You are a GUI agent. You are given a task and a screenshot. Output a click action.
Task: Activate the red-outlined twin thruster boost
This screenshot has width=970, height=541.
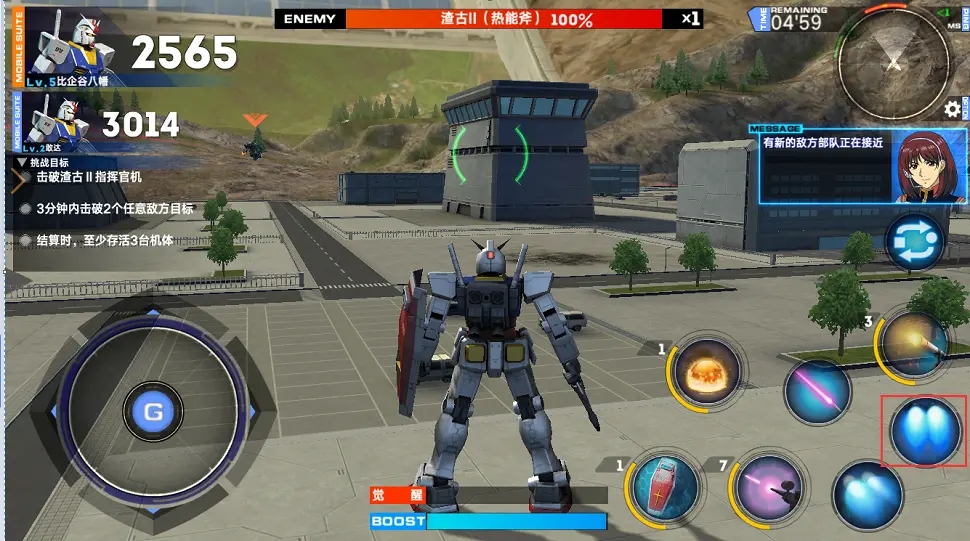925,431
